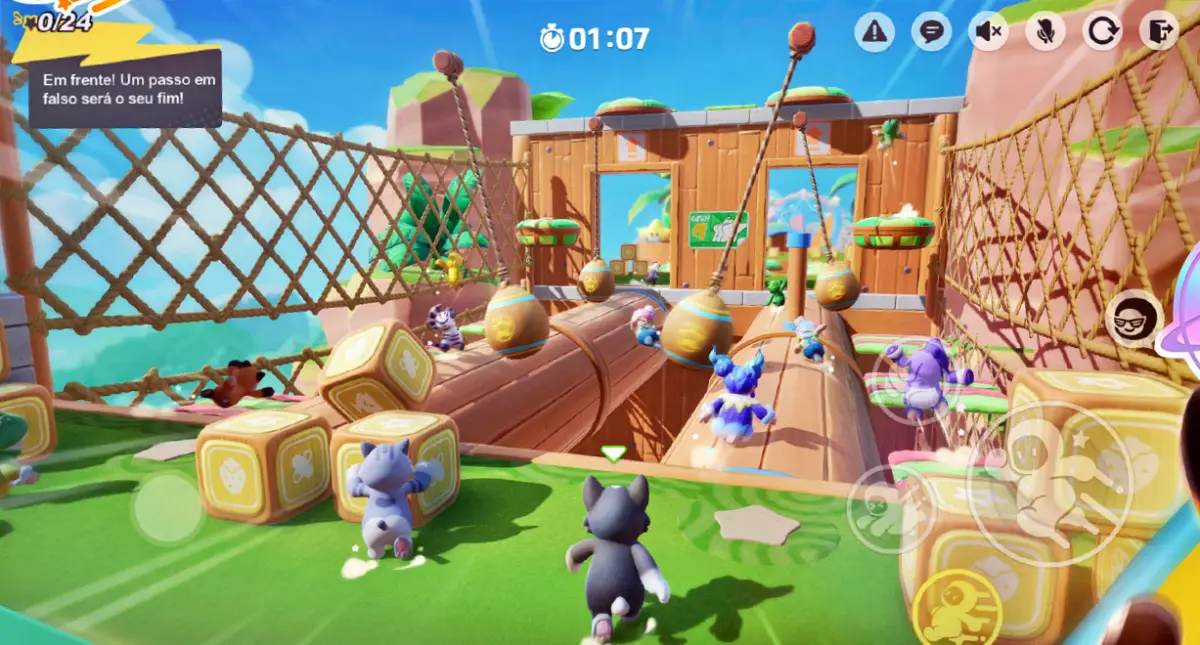
Task: Open the chat speech bubble
Action: tap(931, 32)
